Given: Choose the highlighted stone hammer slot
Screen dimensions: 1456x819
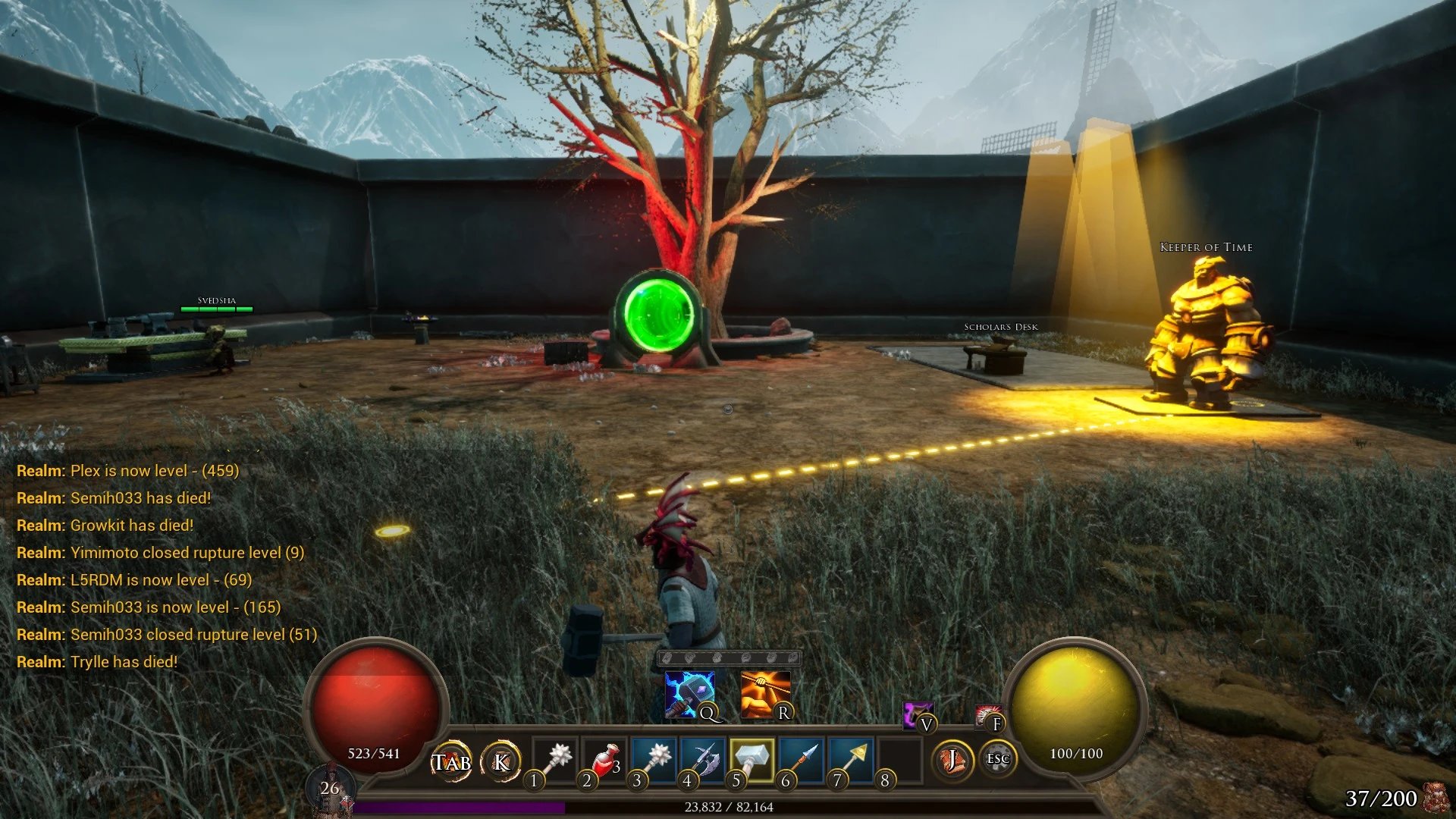Looking at the screenshot, I should click(752, 760).
